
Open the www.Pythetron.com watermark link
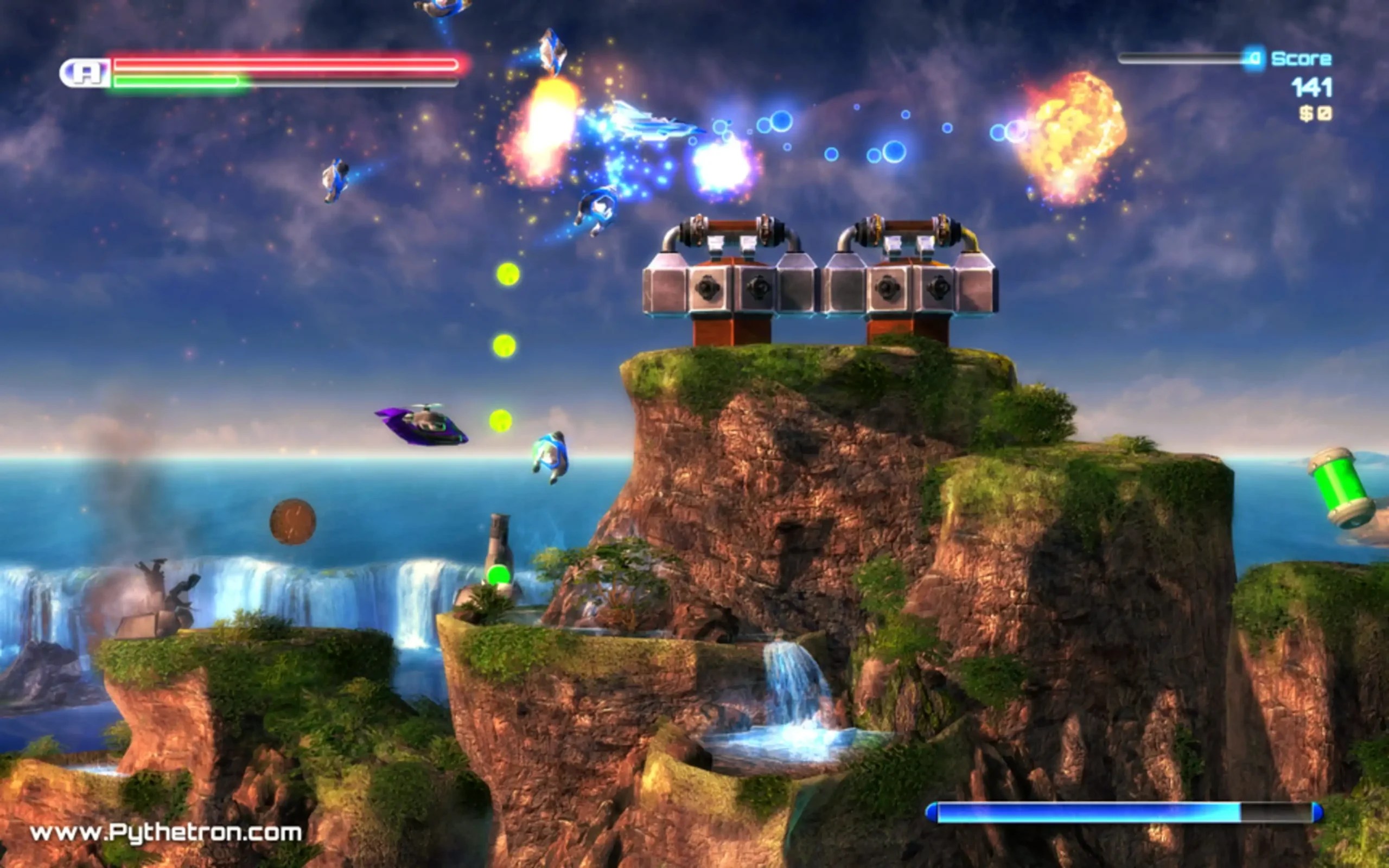pyautogui.click(x=166, y=832)
